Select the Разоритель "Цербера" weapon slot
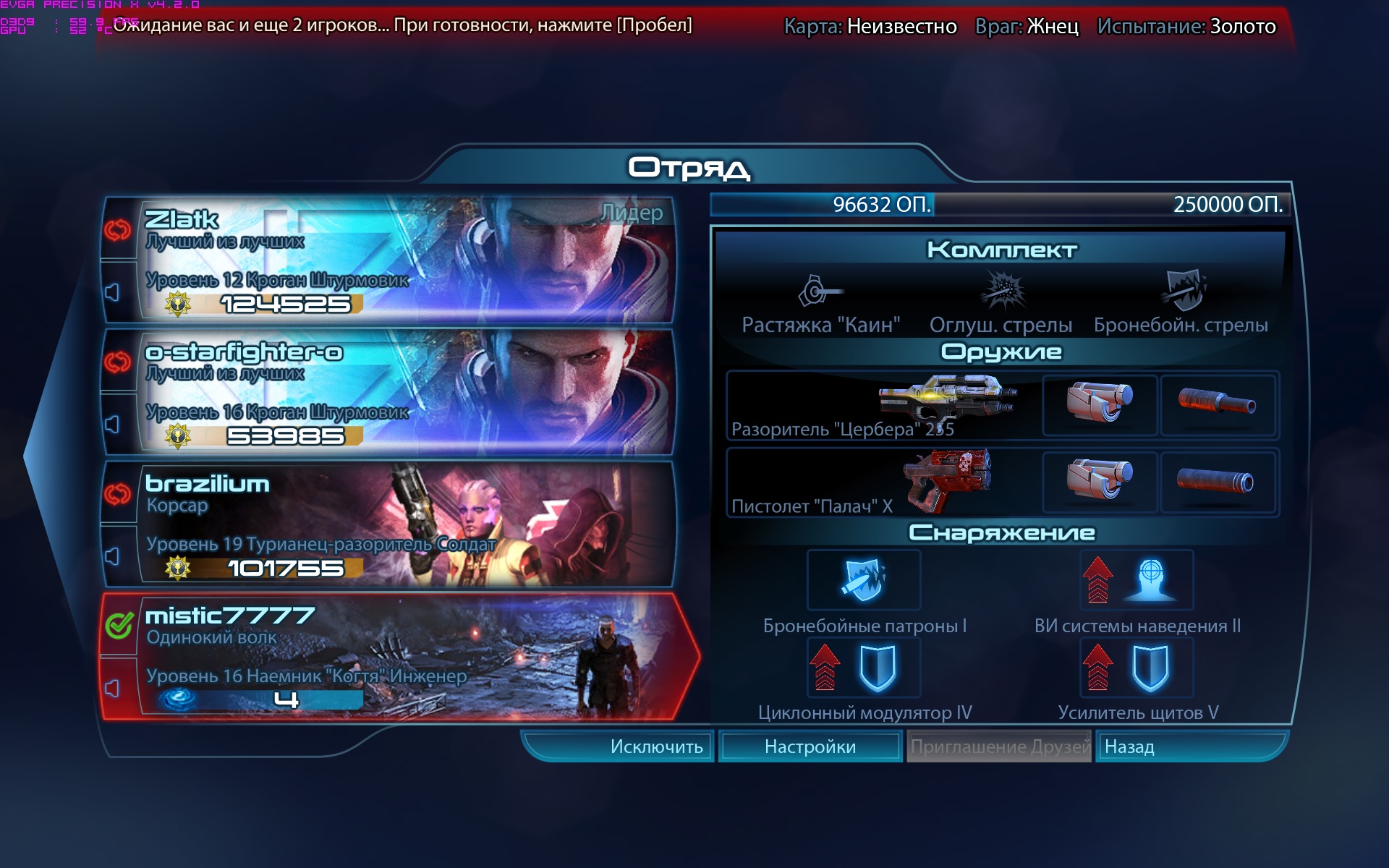 [883, 406]
